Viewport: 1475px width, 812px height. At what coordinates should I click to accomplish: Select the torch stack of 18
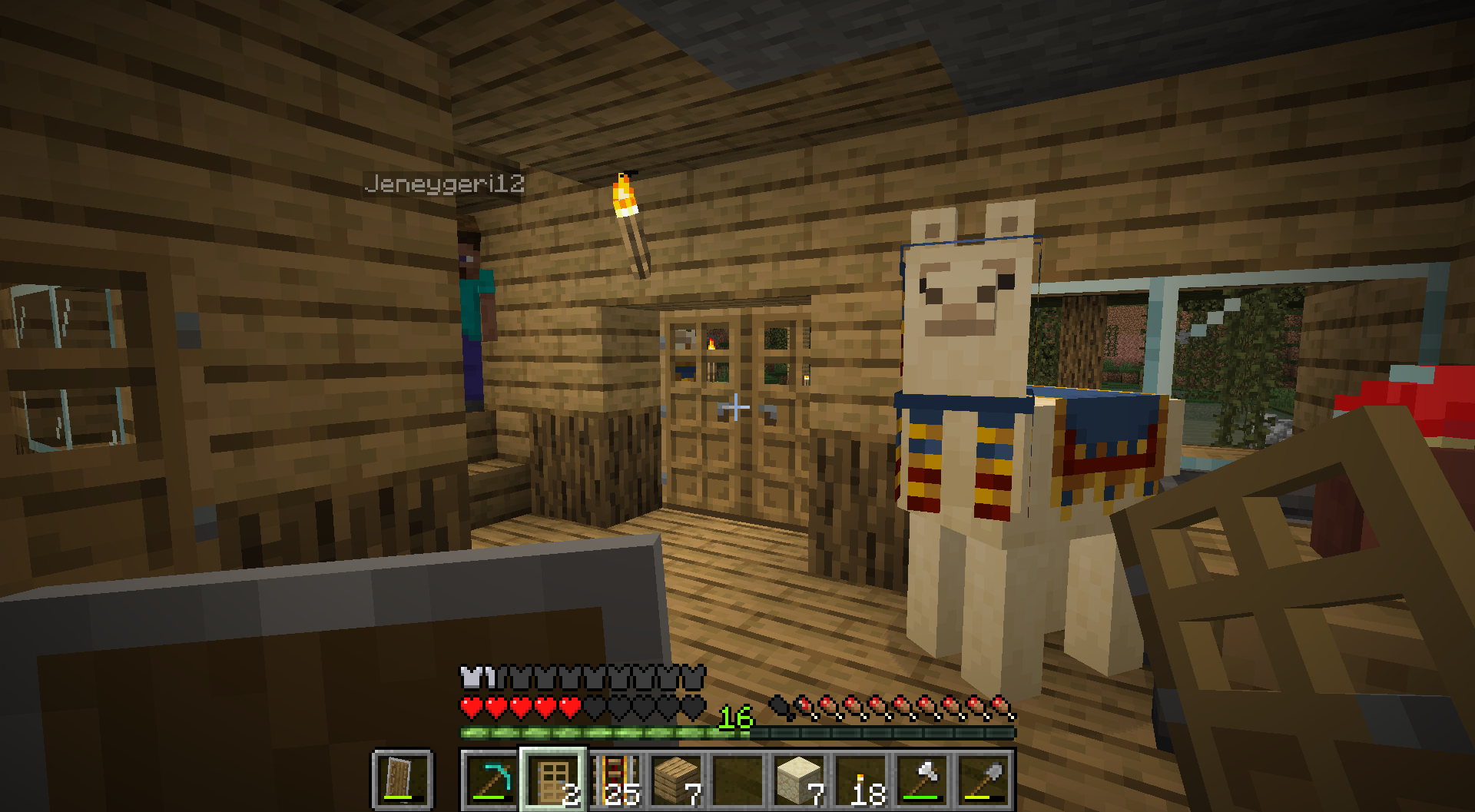[861, 780]
